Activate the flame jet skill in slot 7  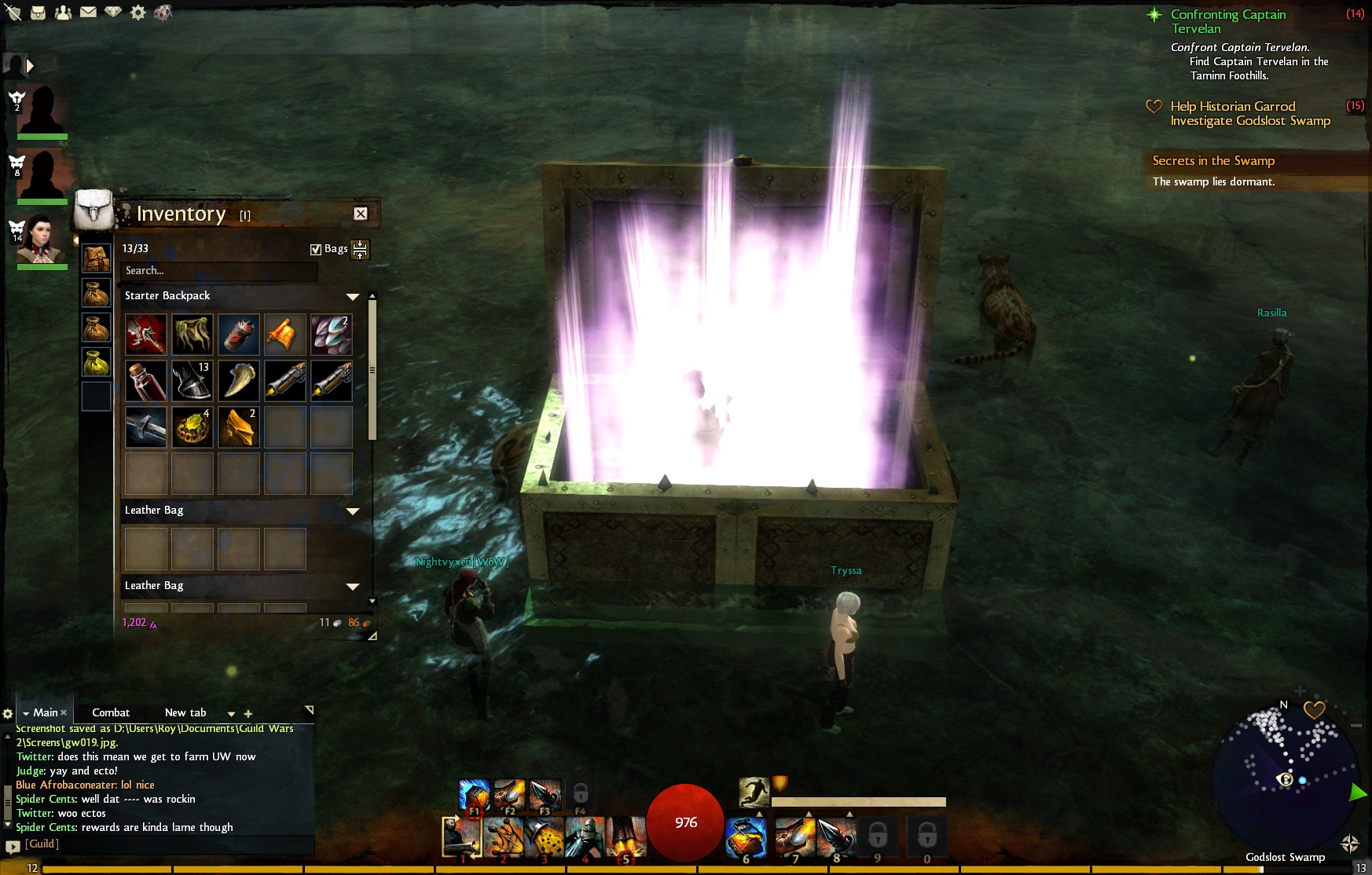point(795,835)
